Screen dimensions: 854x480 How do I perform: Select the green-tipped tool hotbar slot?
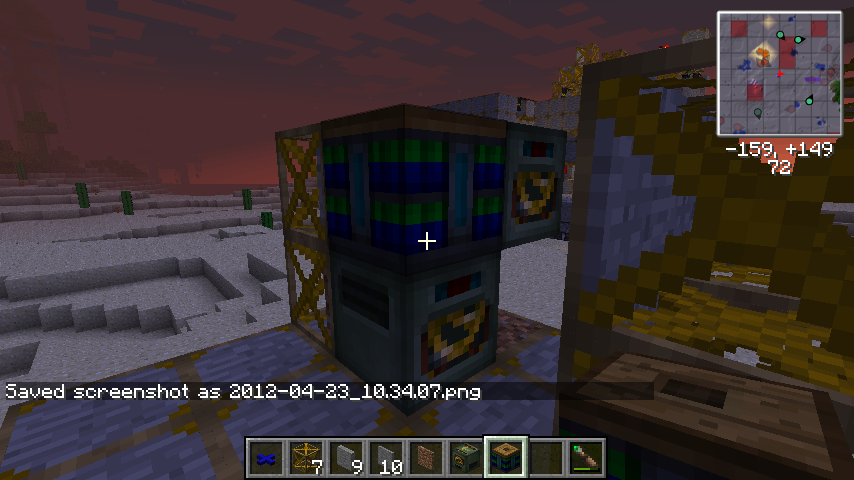tap(586, 457)
